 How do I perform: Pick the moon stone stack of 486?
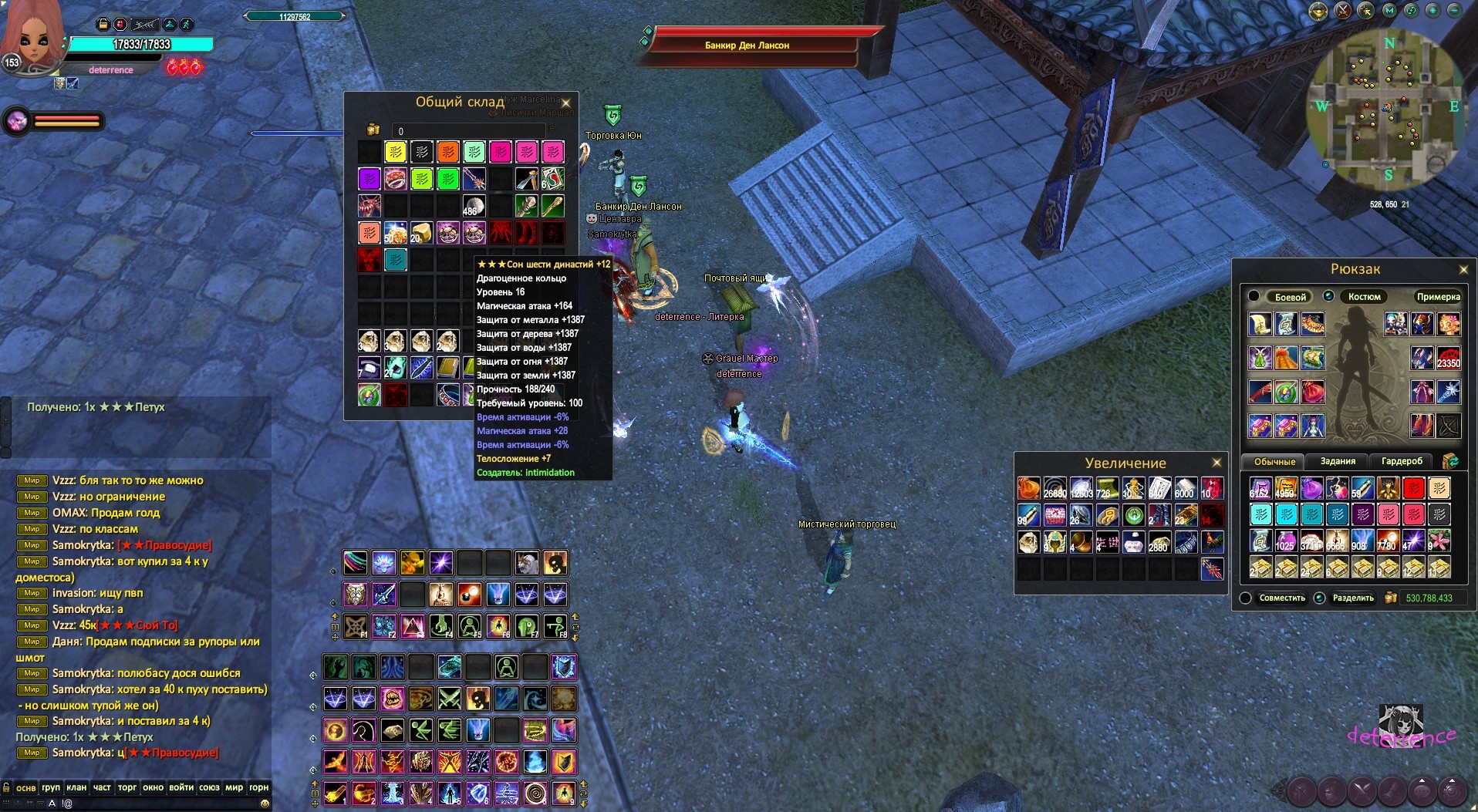tap(474, 206)
